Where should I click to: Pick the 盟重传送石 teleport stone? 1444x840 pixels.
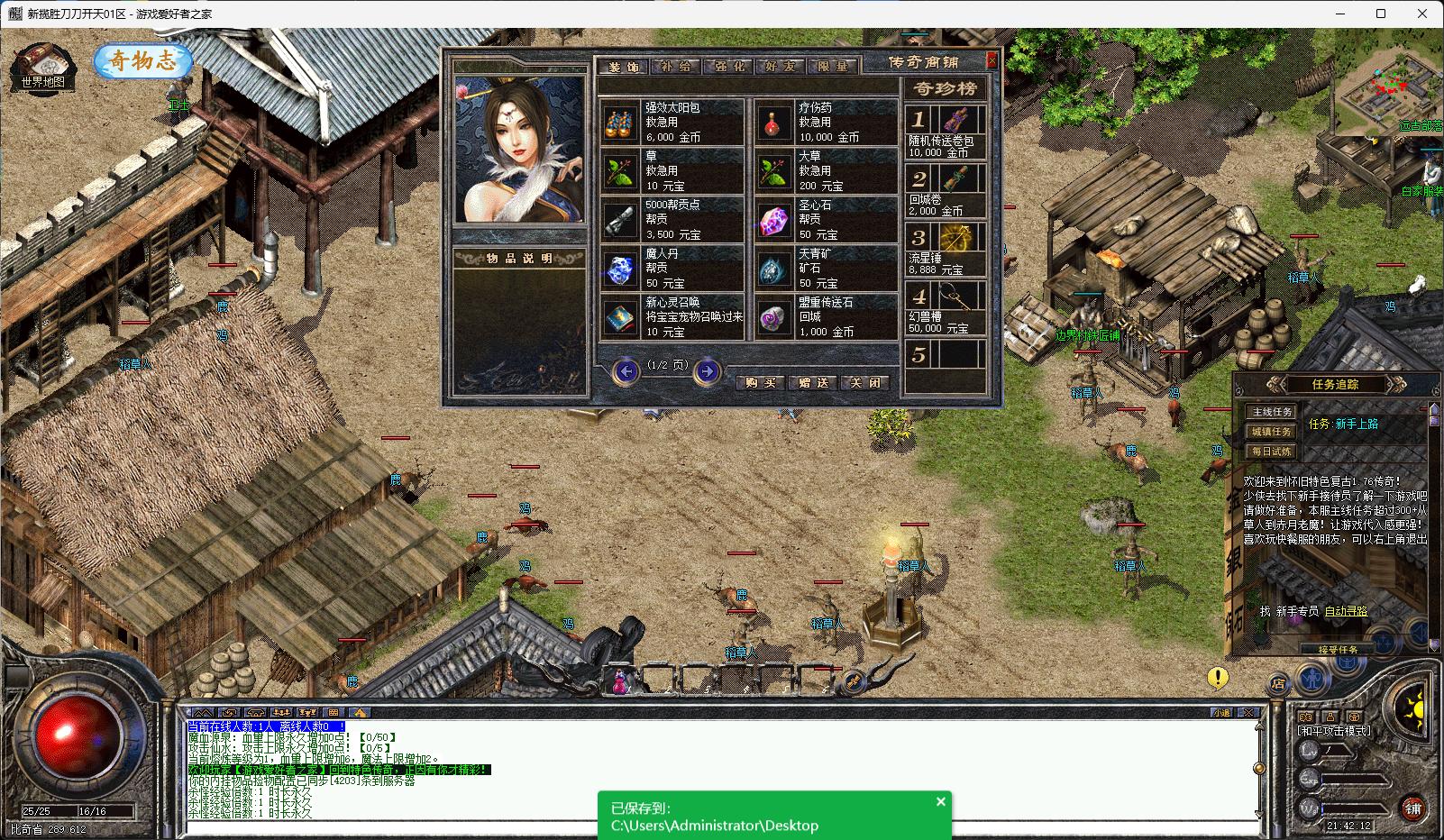tap(827, 316)
